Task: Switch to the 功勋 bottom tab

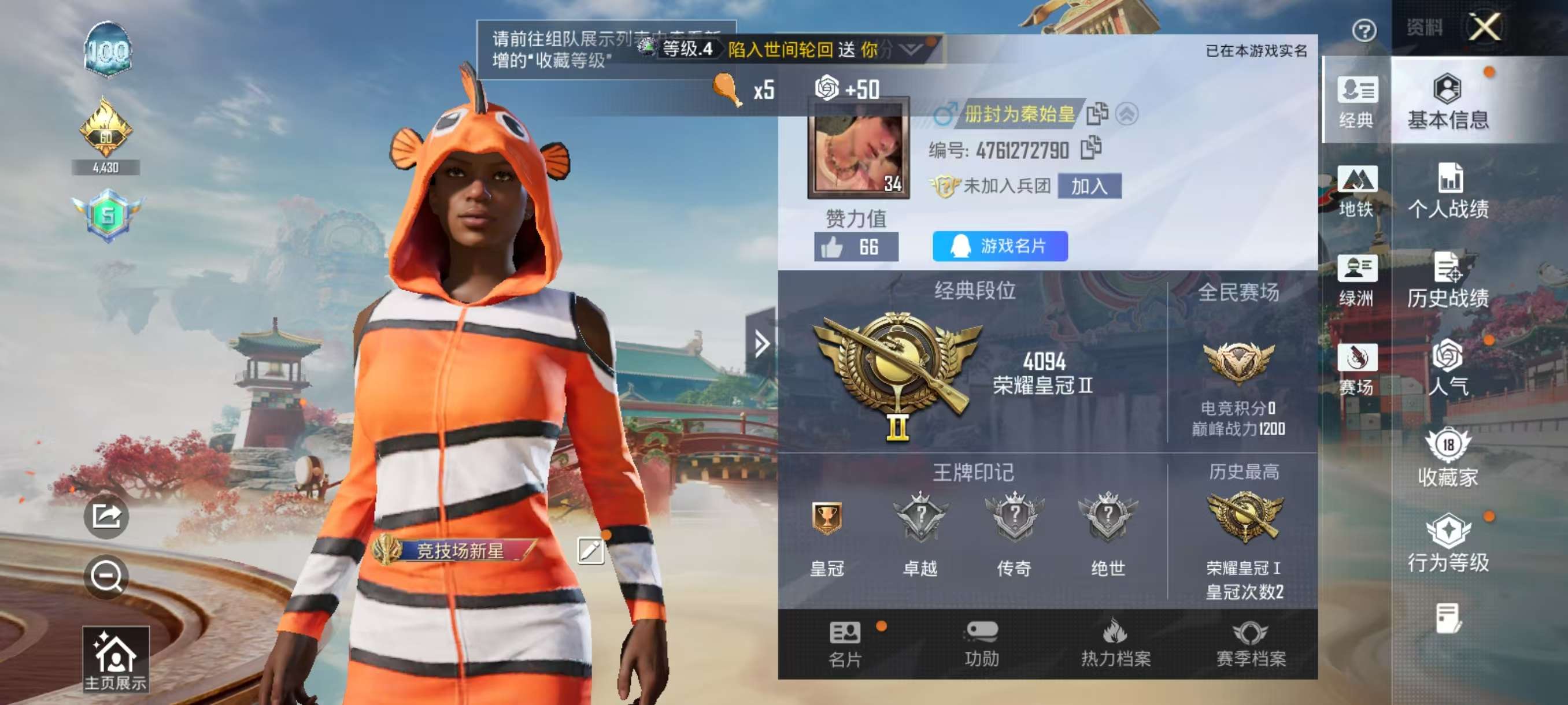Action: 981,644
